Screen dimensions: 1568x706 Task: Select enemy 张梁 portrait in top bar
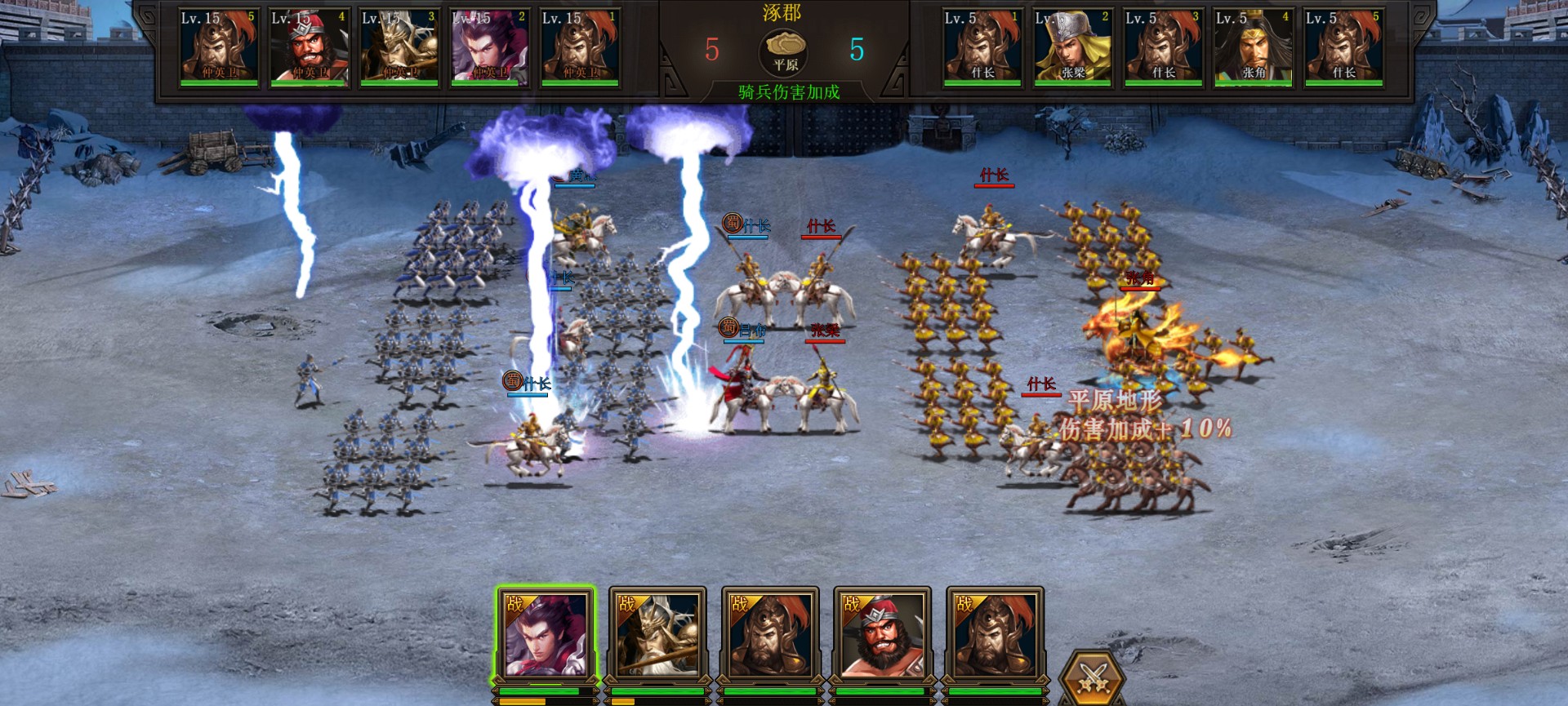[x=1072, y=47]
